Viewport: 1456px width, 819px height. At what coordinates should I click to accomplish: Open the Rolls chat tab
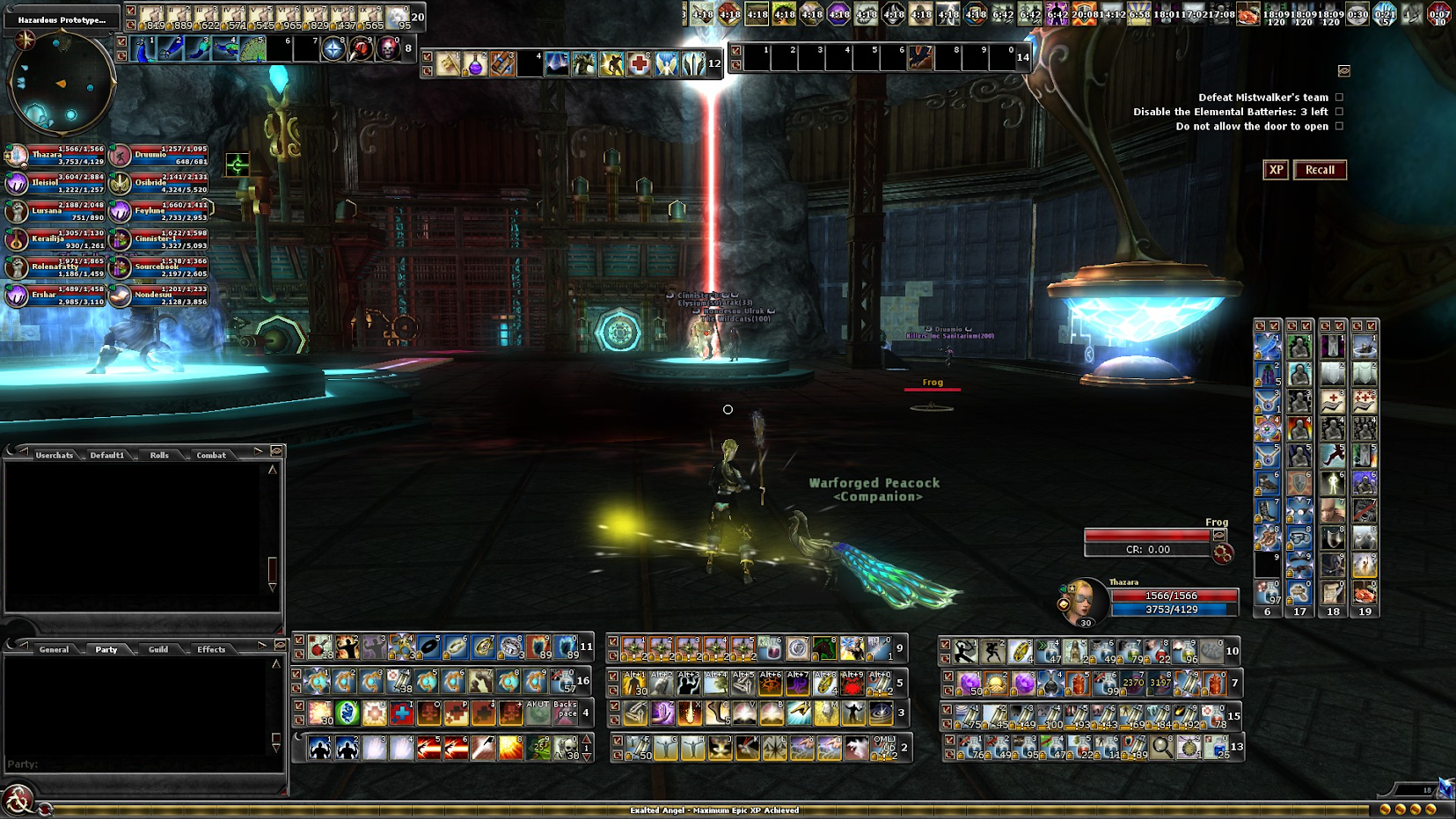[159, 455]
